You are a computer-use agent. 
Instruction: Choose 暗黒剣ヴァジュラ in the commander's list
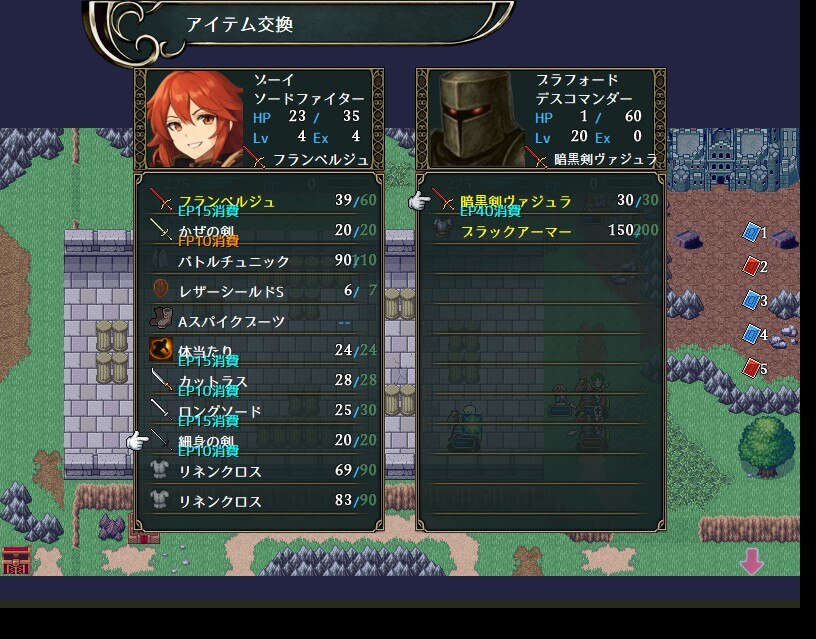coord(542,201)
